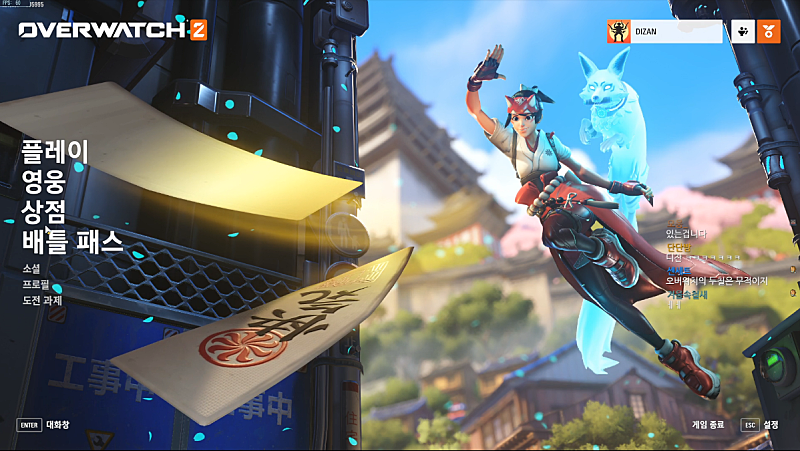The image size is (800, 451).
Task: Open the social group icon button
Action: [x=742, y=32]
